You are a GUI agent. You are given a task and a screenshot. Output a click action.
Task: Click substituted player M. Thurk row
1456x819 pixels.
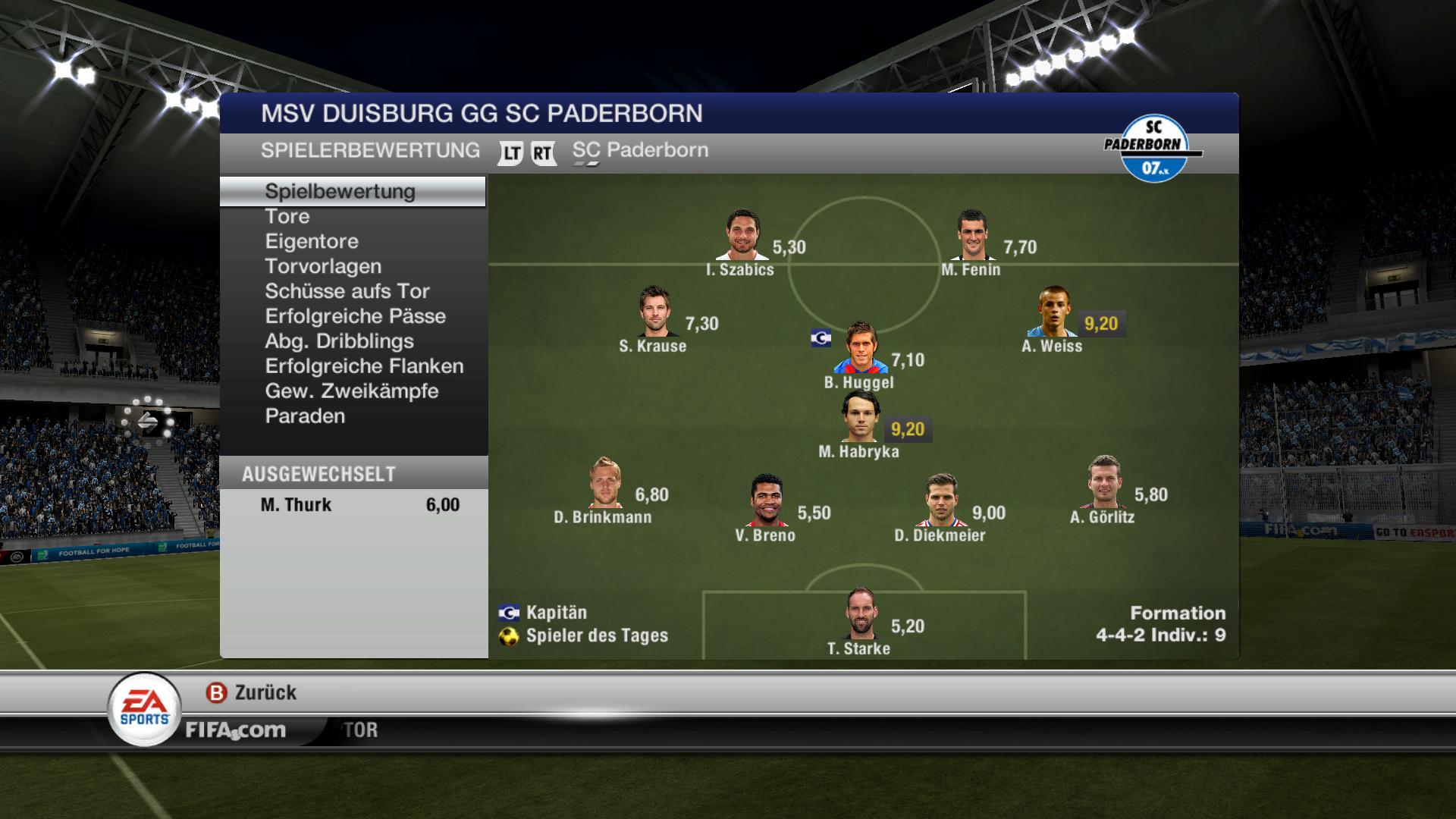[353, 505]
